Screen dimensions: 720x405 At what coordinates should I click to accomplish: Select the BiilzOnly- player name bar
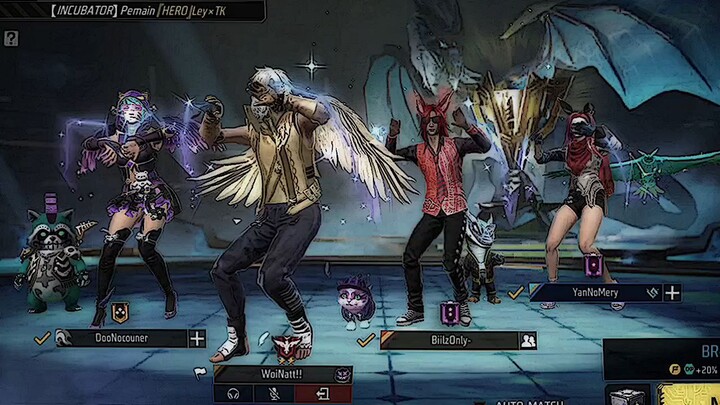point(447,341)
